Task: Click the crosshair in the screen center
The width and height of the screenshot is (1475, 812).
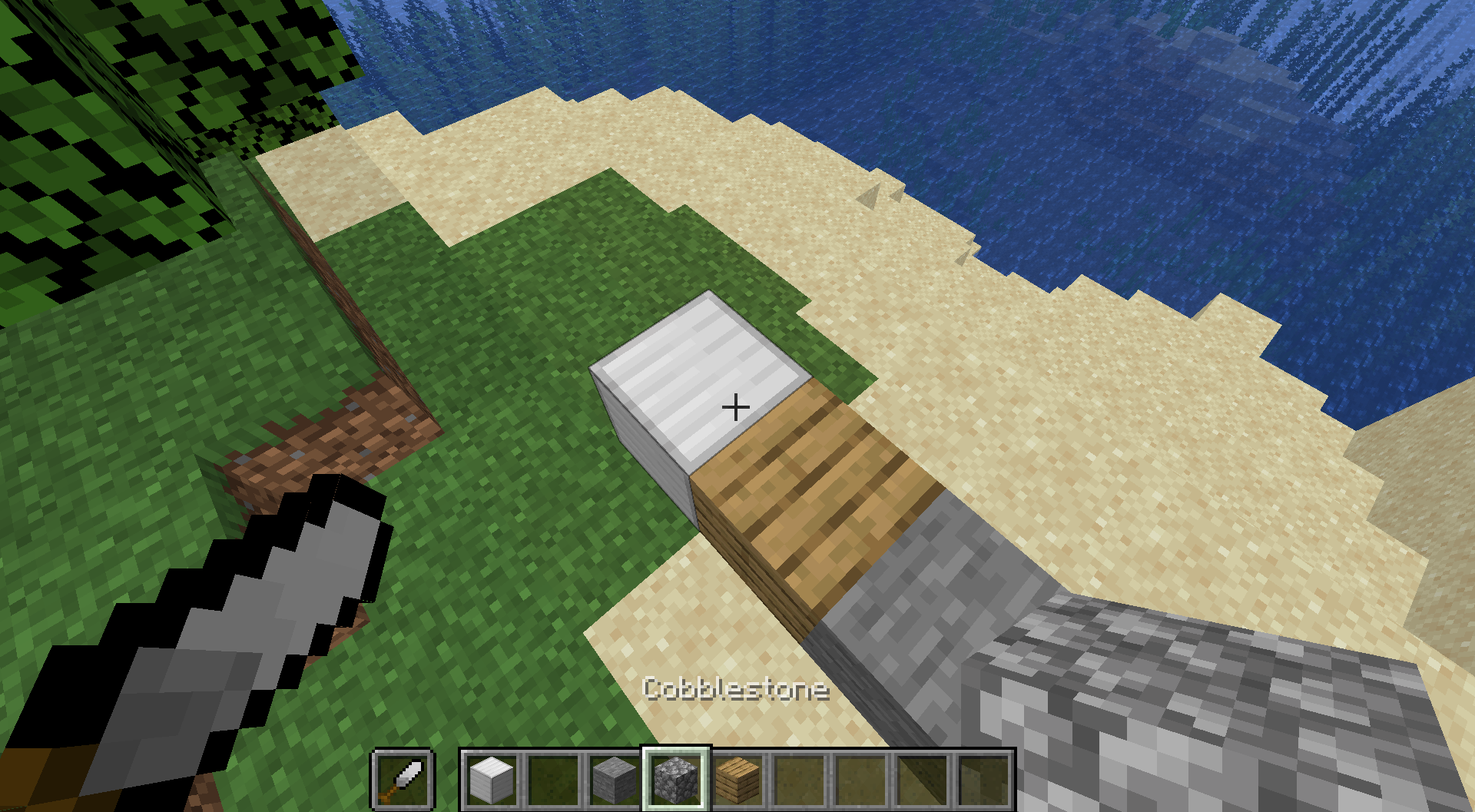Action: coord(736,406)
